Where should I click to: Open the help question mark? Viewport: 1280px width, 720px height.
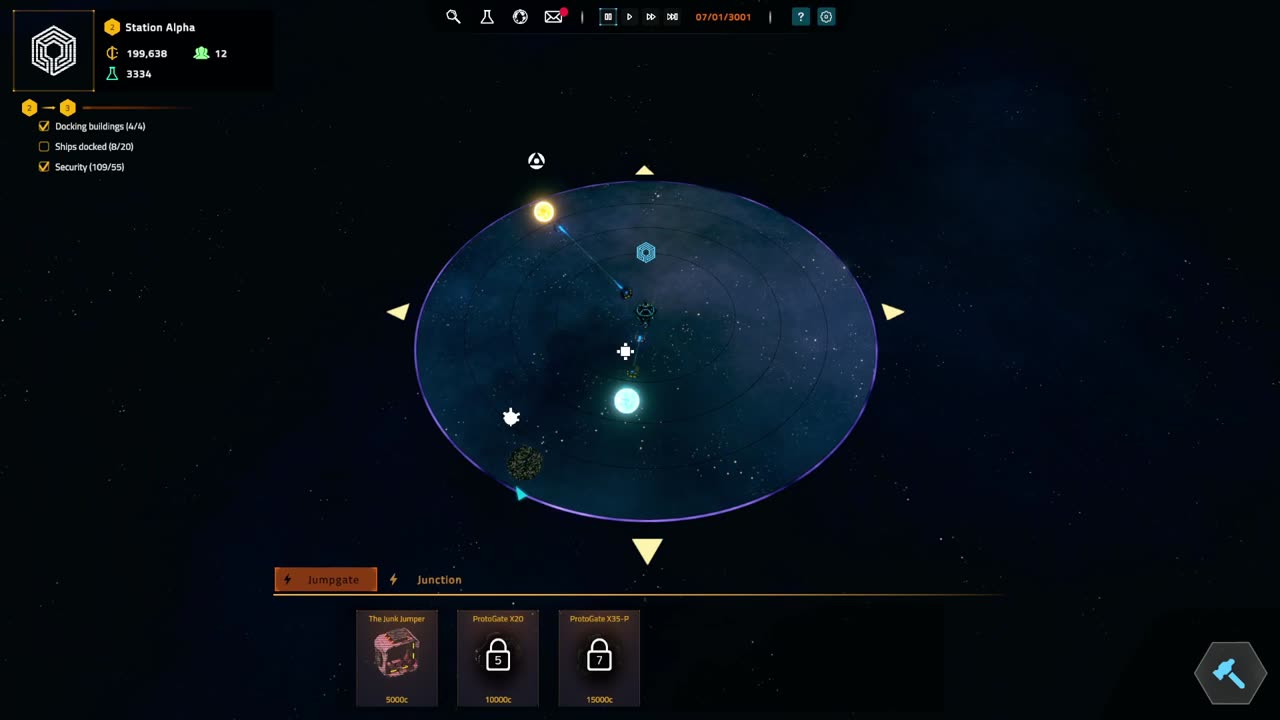point(800,17)
